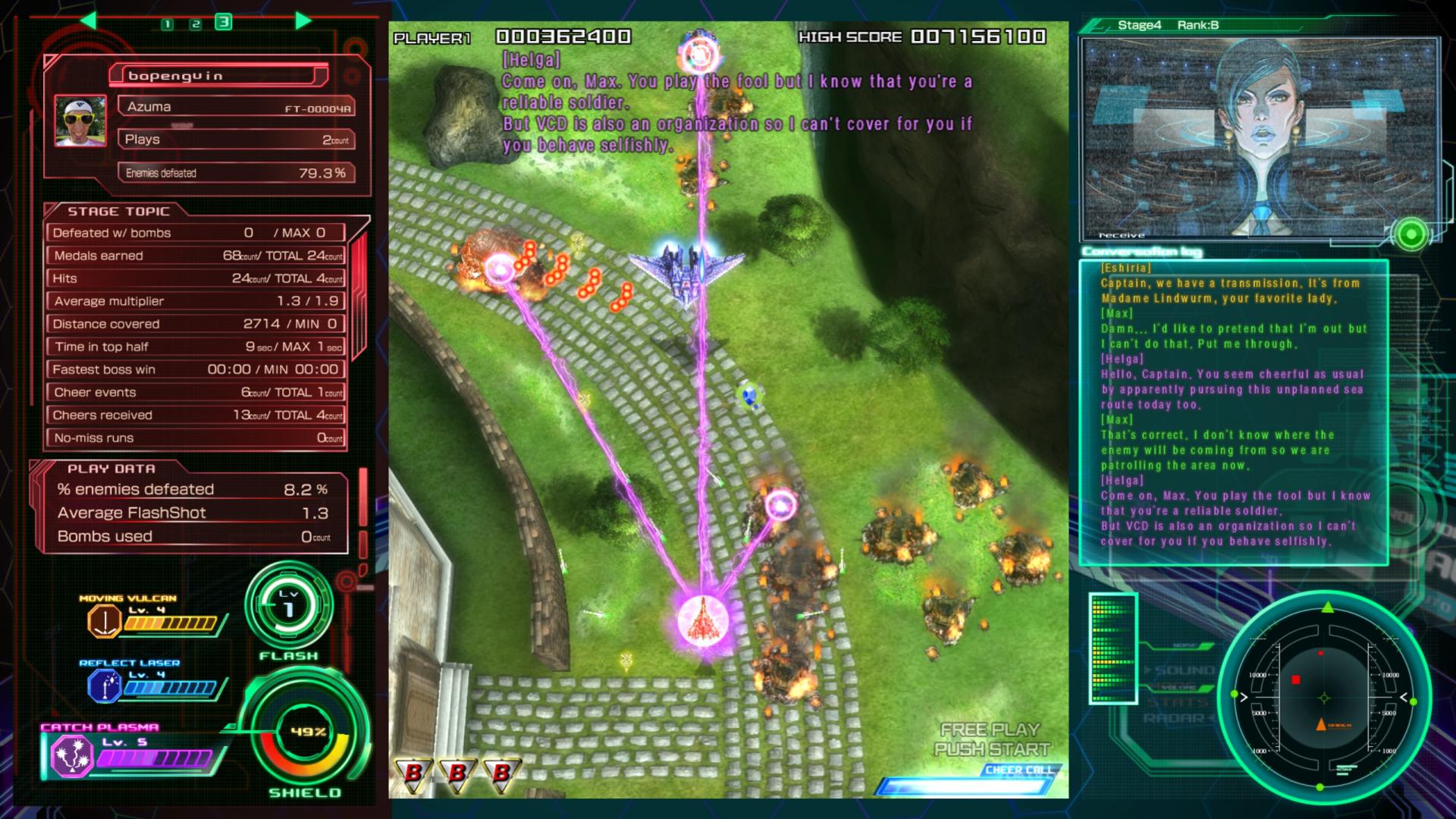1456x819 pixels.
Task: Click the Stage Topic header
Action: pyautogui.click(x=118, y=212)
